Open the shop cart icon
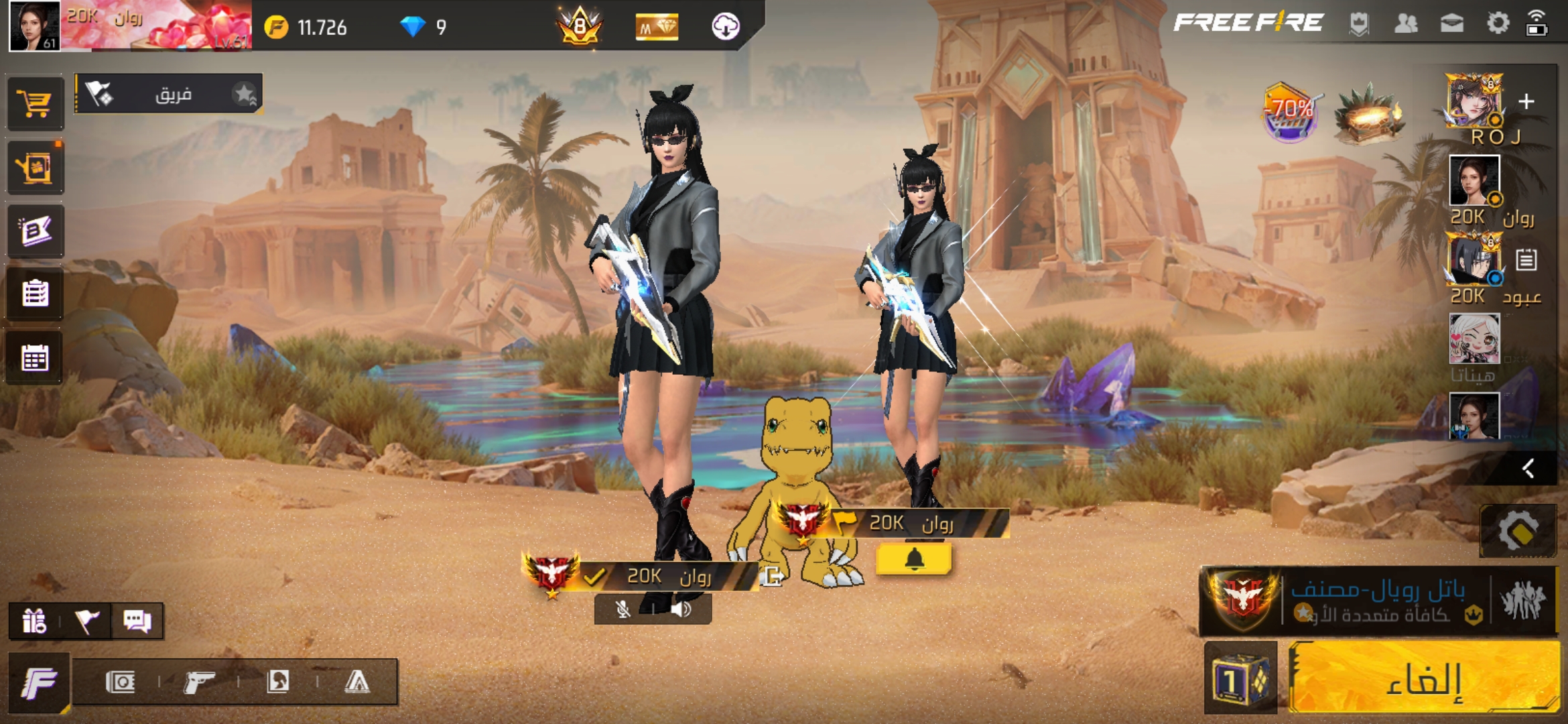 click(x=36, y=103)
